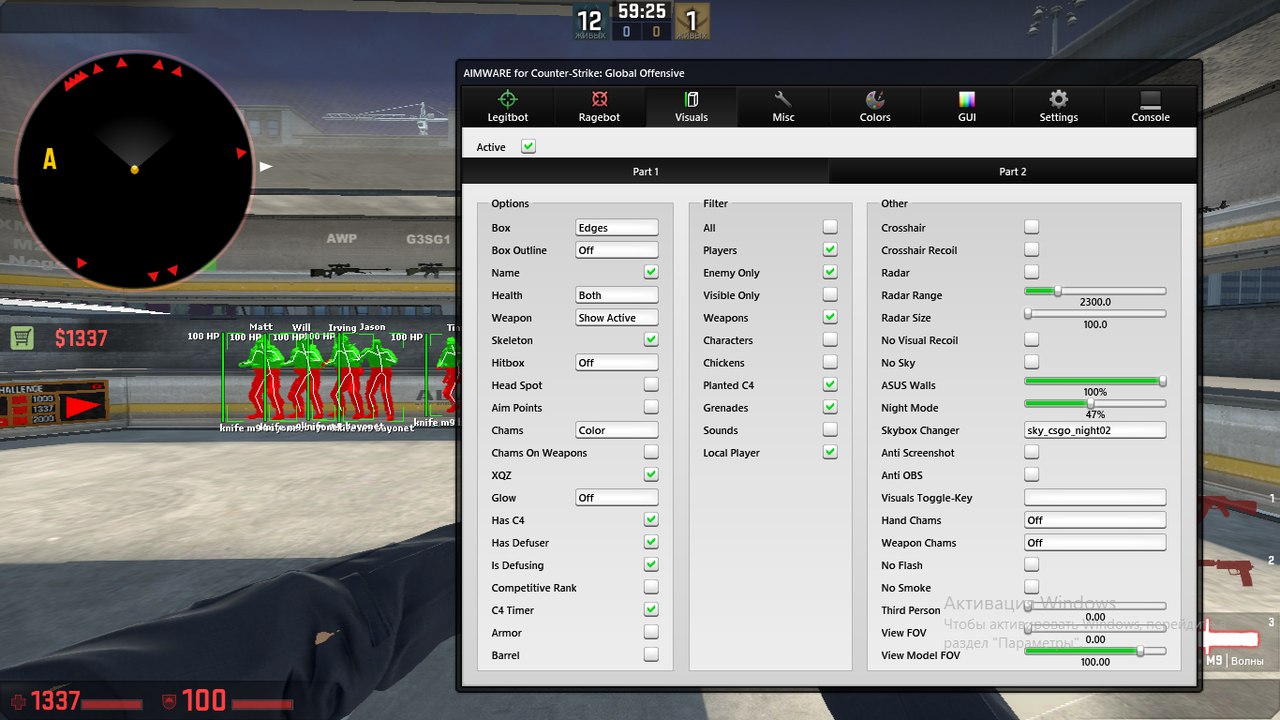Switch to the Ragebot skull icon tab
Viewport: 1280px width, 720px height.
click(x=599, y=107)
